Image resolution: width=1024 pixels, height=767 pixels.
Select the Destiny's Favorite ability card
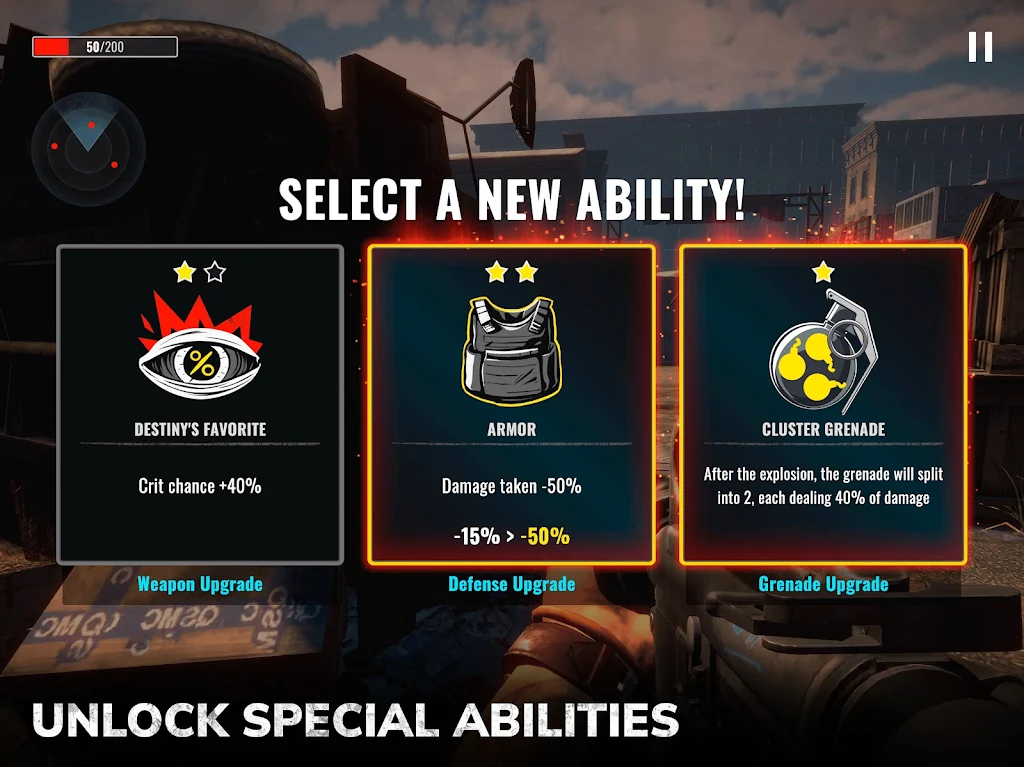pos(200,405)
